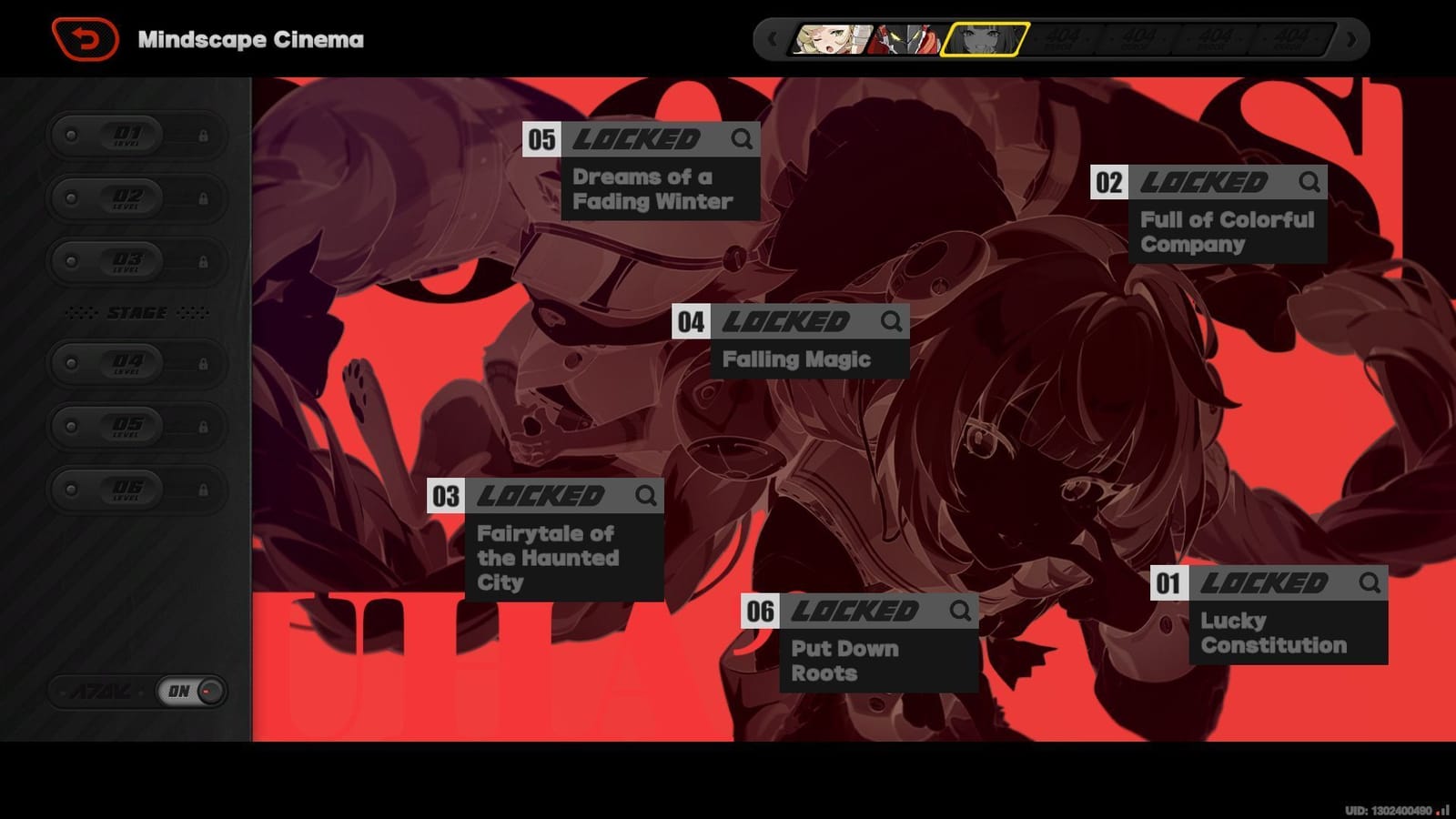Open preview for Fairytale of the Haunted City
Image resolution: width=1456 pixels, height=819 pixels.
[x=648, y=497]
